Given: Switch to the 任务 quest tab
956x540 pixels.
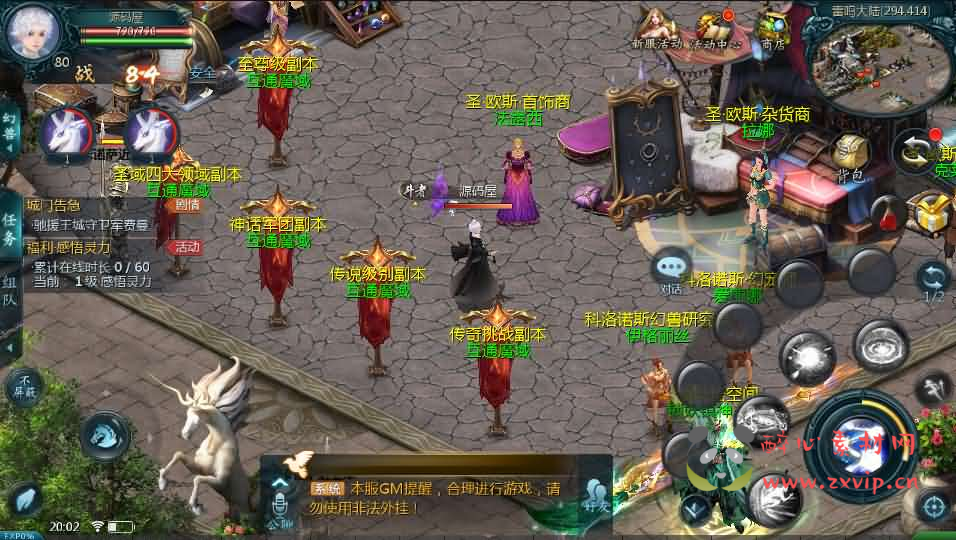Looking at the screenshot, I should click(10, 229).
